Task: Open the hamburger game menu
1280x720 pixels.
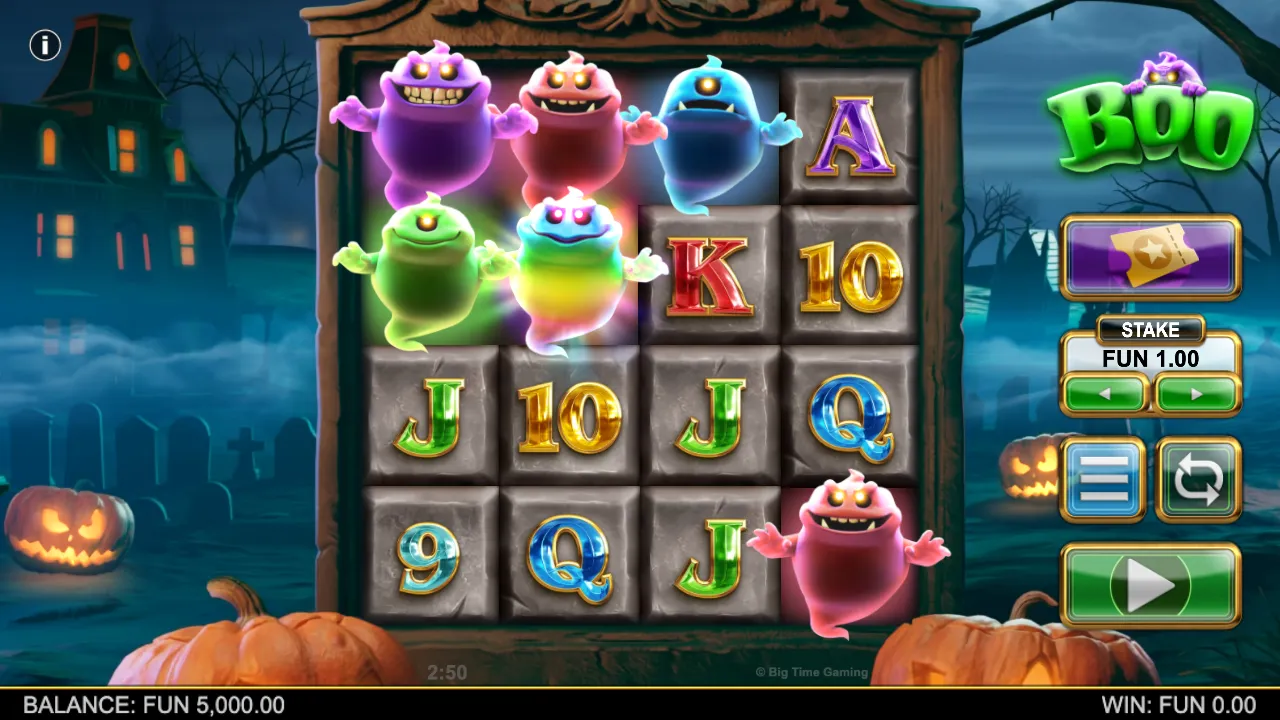Action: [x=1103, y=477]
